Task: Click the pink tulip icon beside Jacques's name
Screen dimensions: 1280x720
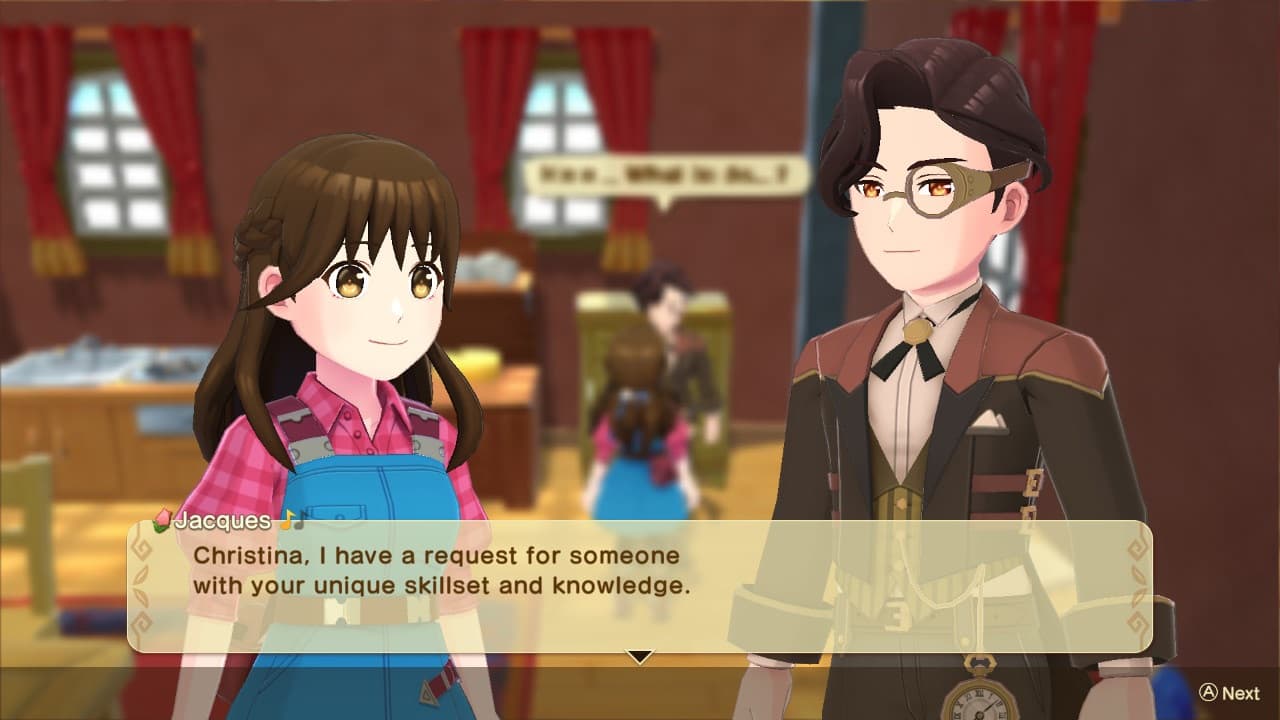Action: click(x=162, y=519)
